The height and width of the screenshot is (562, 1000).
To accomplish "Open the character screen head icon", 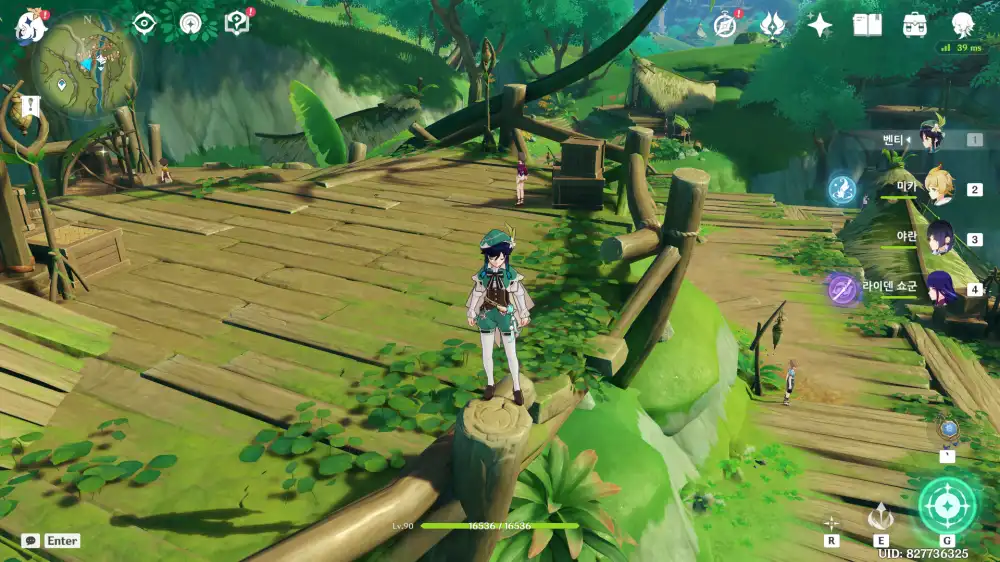I will tap(963, 25).
